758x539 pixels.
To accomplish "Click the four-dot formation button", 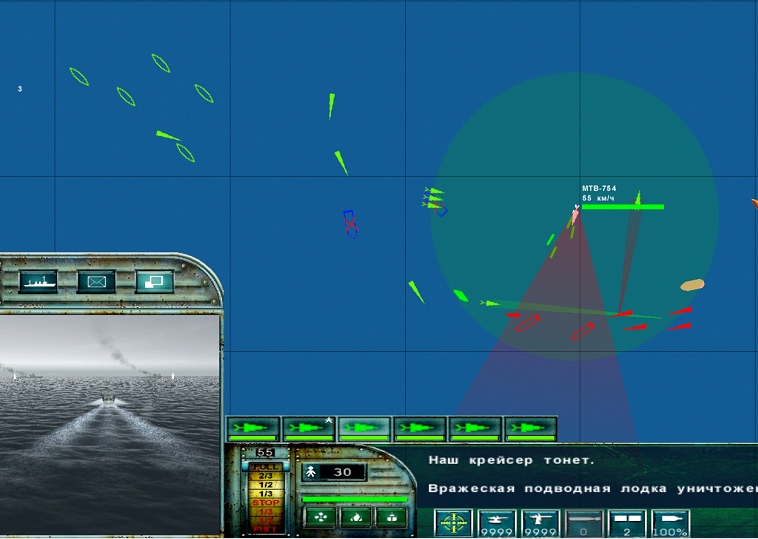I will [x=320, y=517].
